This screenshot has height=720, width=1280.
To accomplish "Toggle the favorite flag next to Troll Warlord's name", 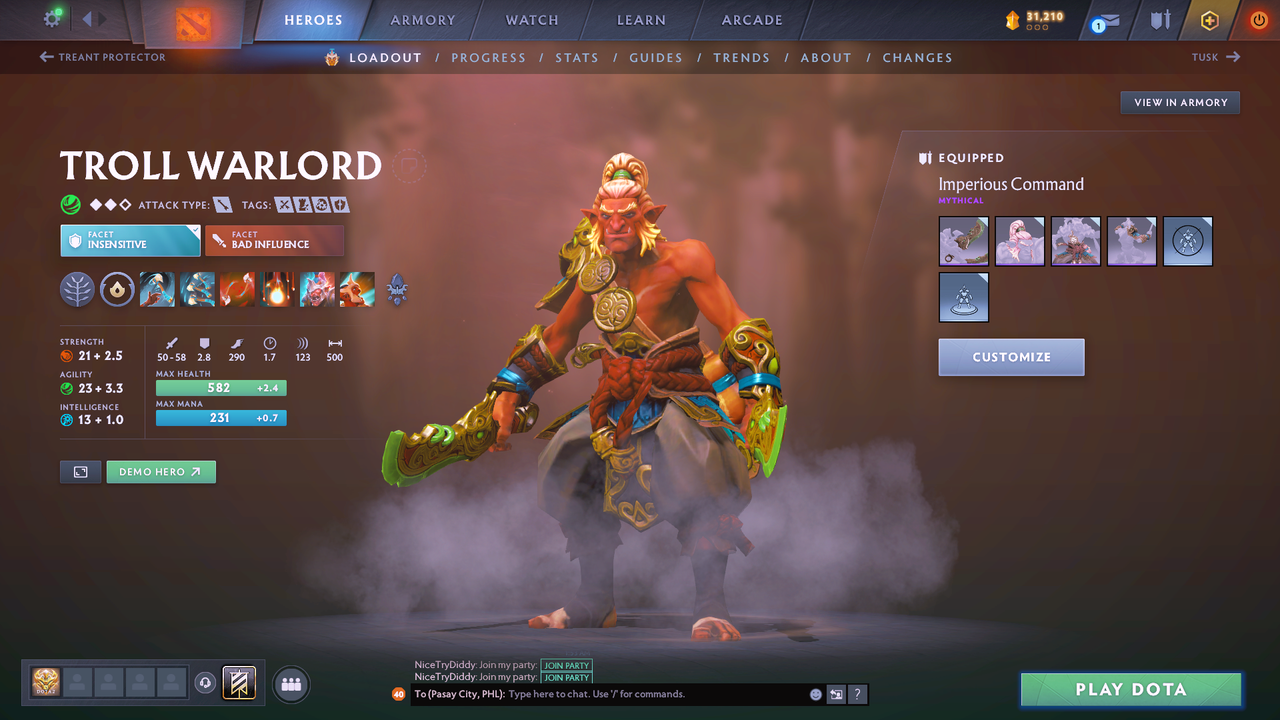I will click(408, 166).
